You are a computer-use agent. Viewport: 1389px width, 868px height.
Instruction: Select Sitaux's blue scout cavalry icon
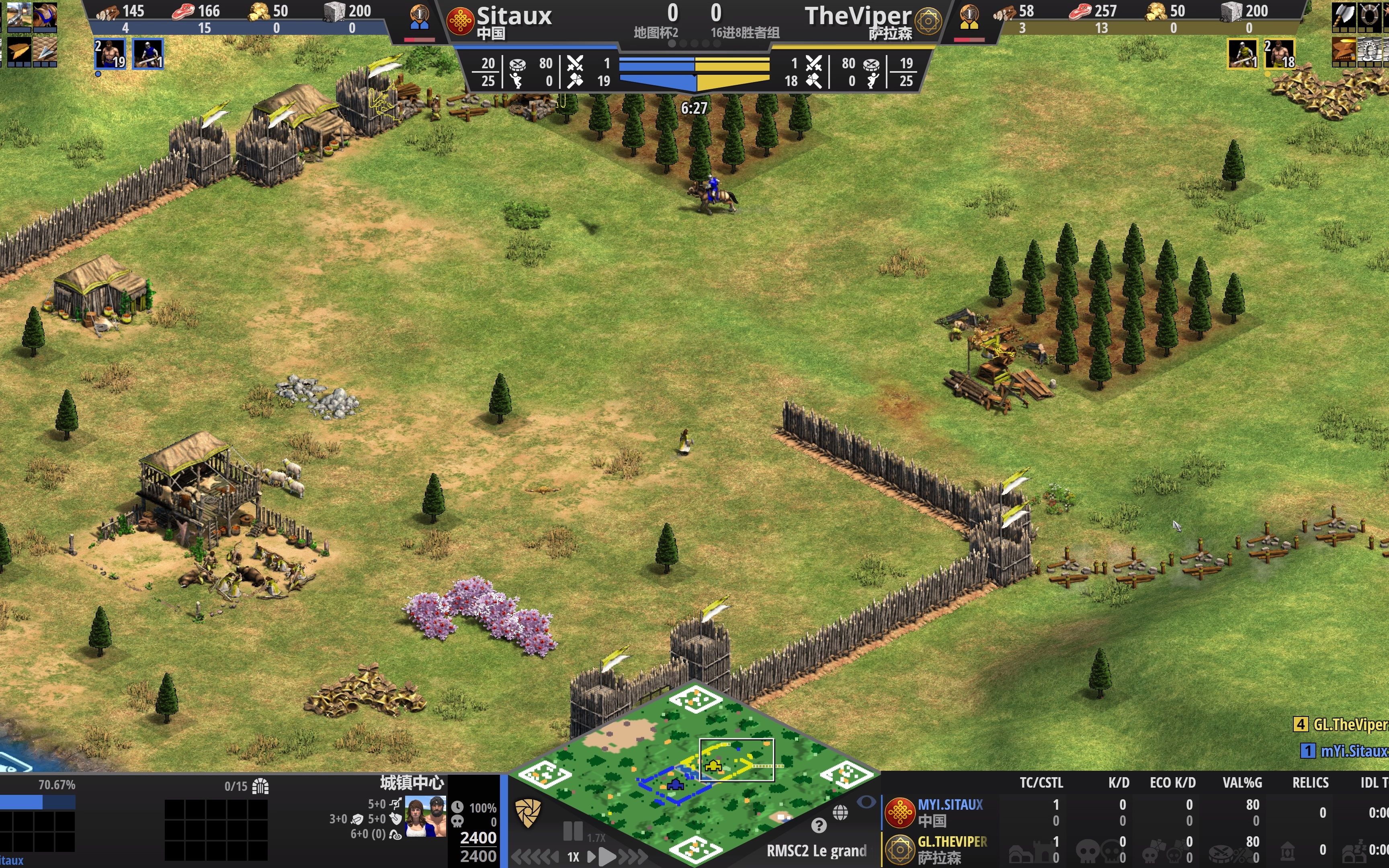pyautogui.click(x=148, y=54)
